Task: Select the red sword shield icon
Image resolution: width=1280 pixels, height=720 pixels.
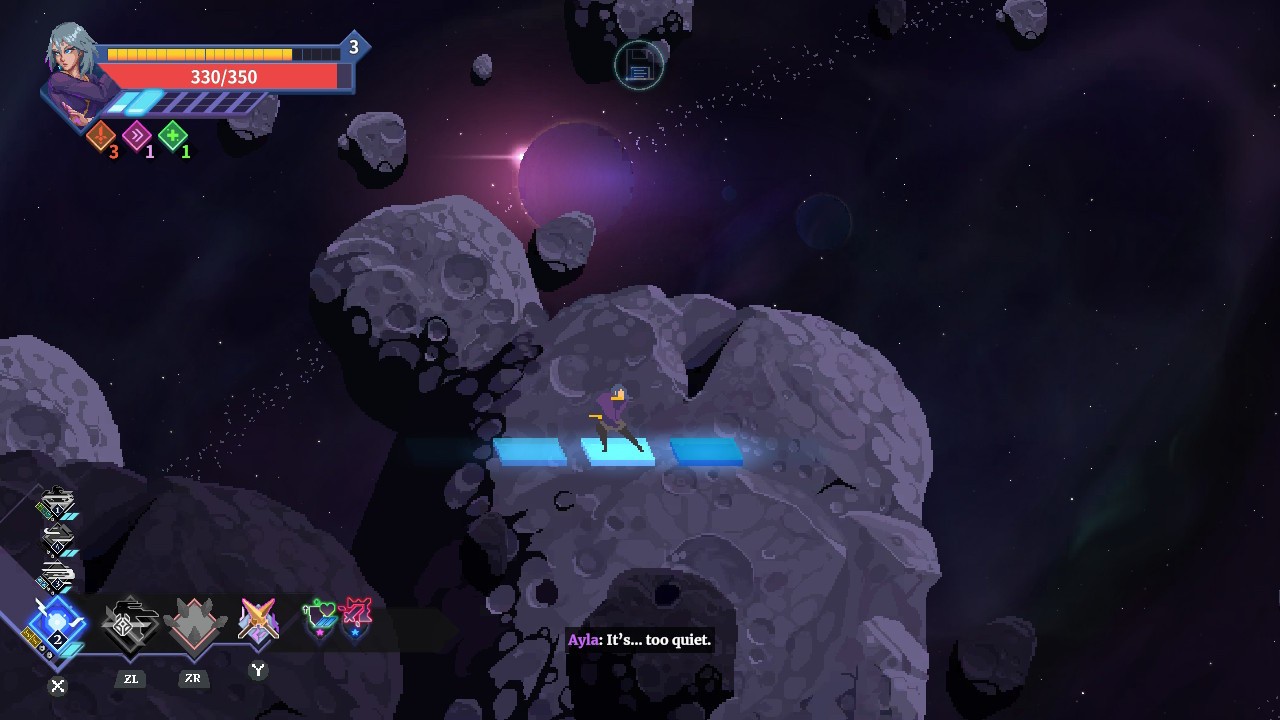Action: pos(355,617)
